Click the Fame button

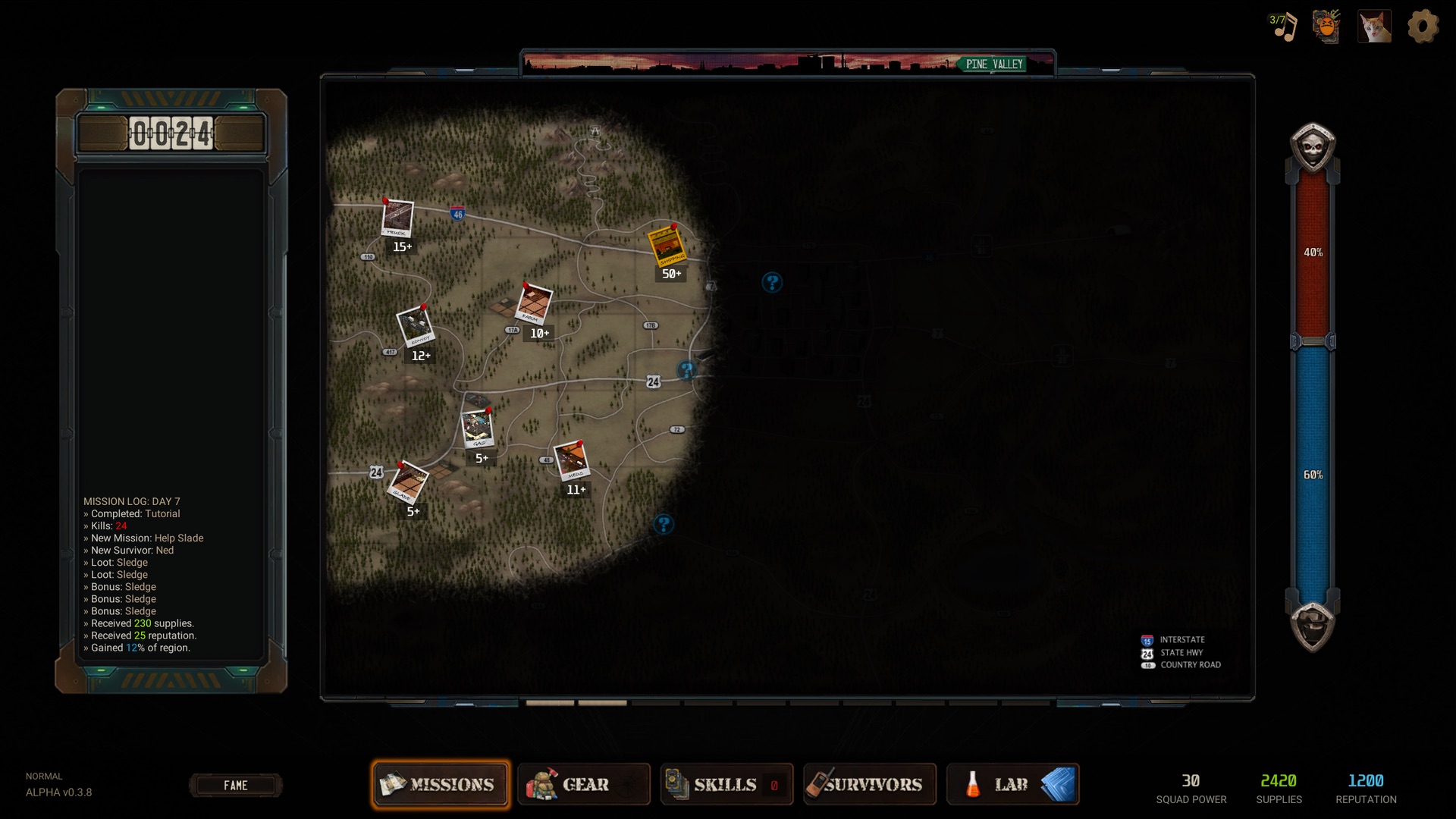[x=235, y=786]
